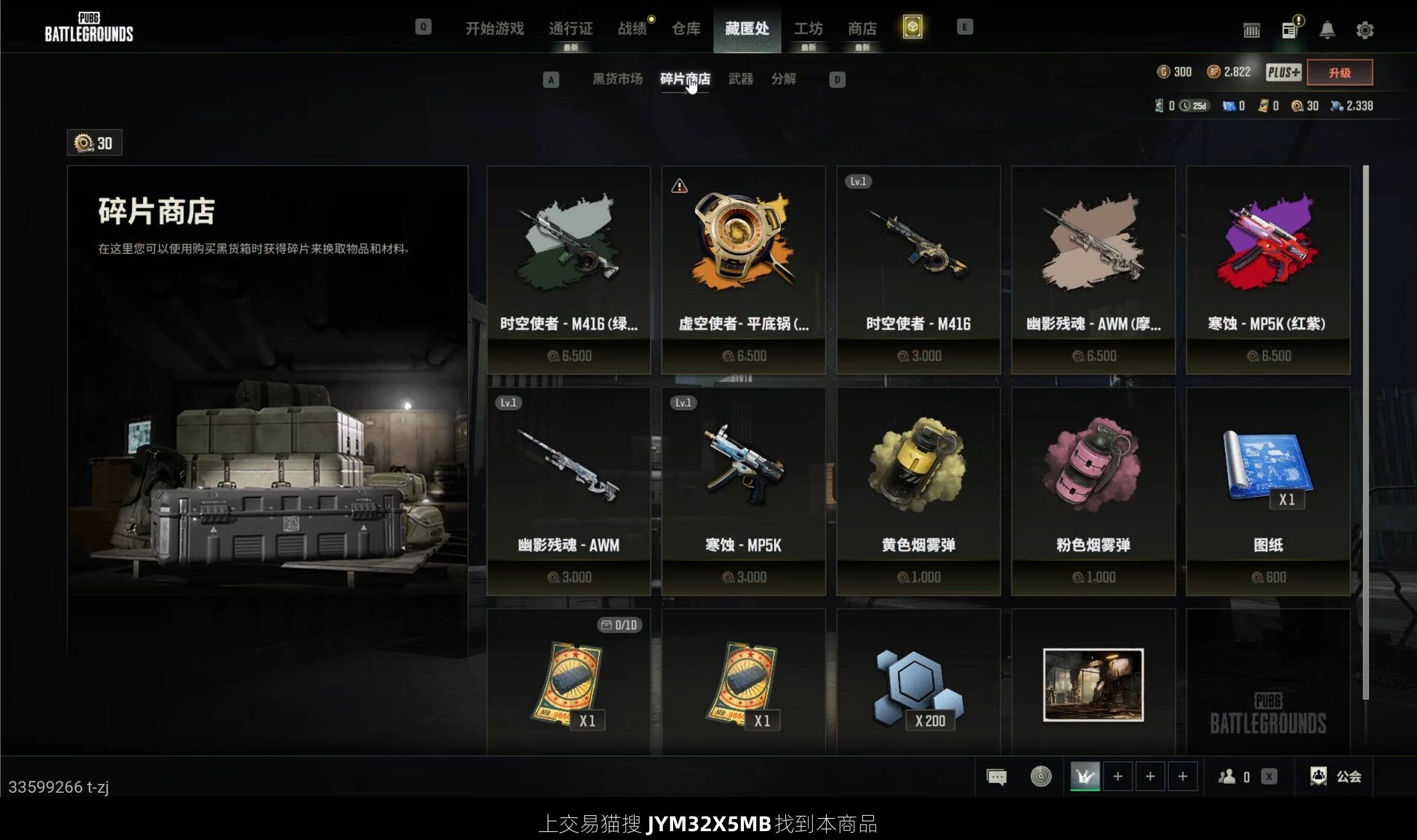Pick the 黄色烟雾弹 item
This screenshot has width=1417, height=840.
(x=918, y=491)
